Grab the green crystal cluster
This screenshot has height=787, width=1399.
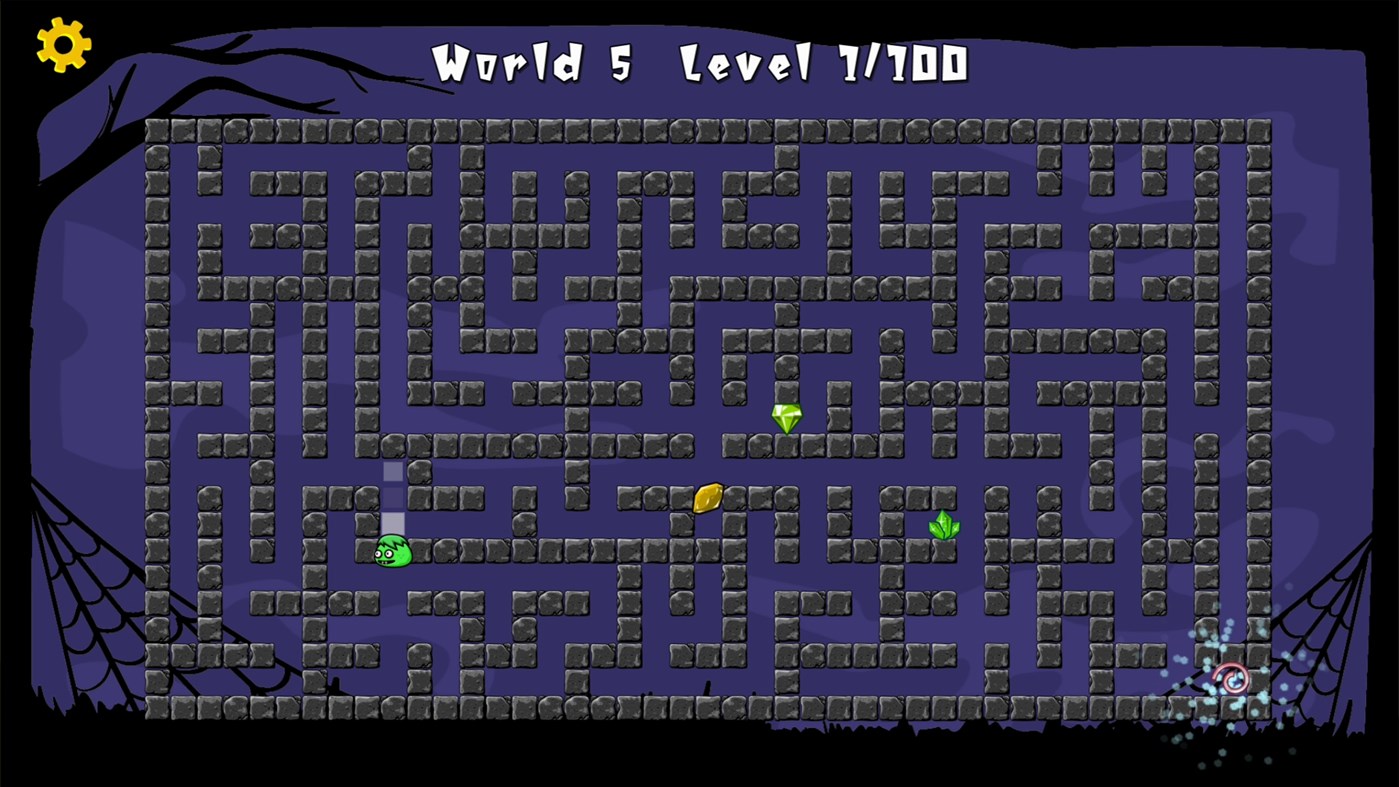point(944,525)
